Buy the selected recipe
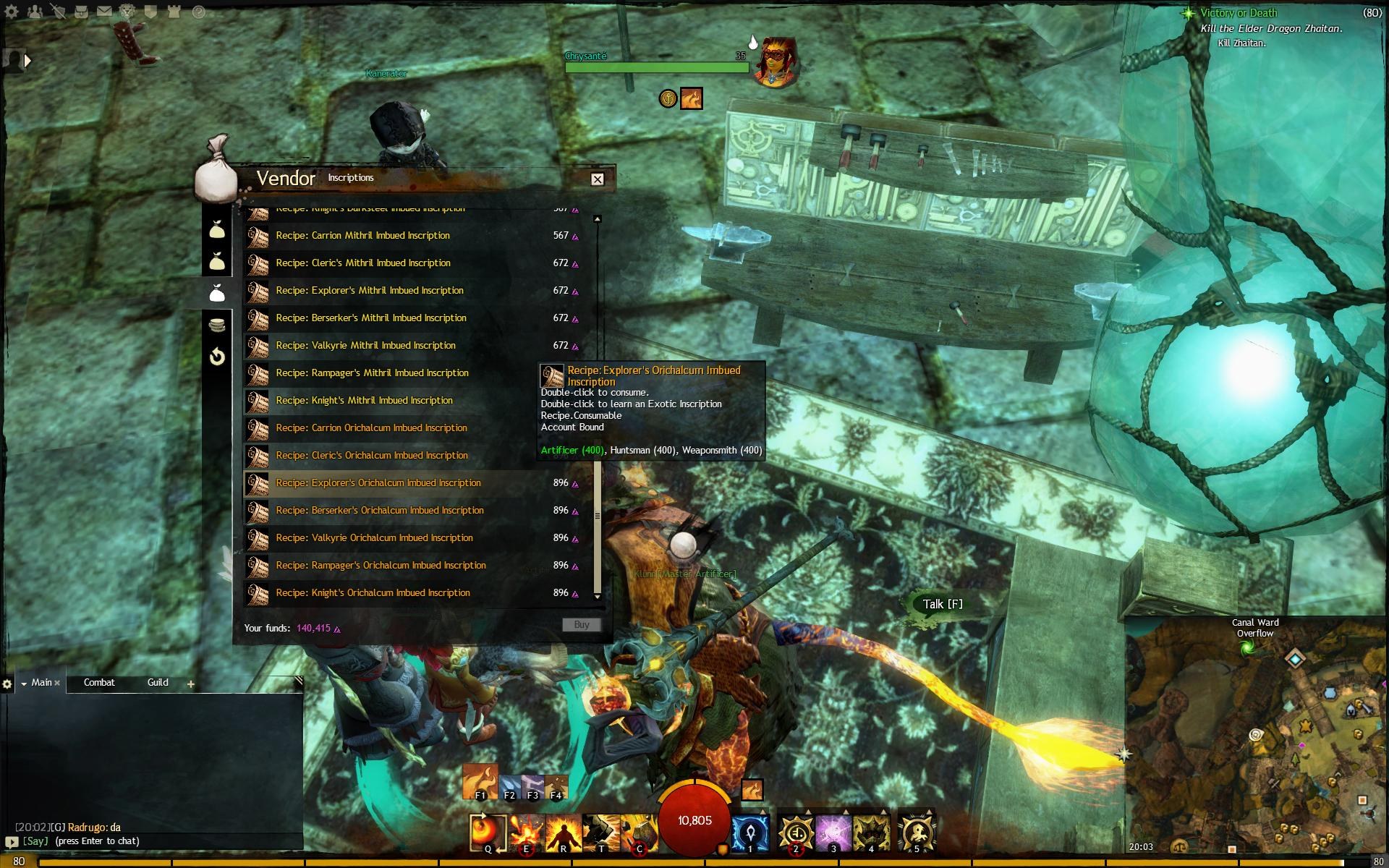Image resolution: width=1389 pixels, height=868 pixels. pos(581,625)
